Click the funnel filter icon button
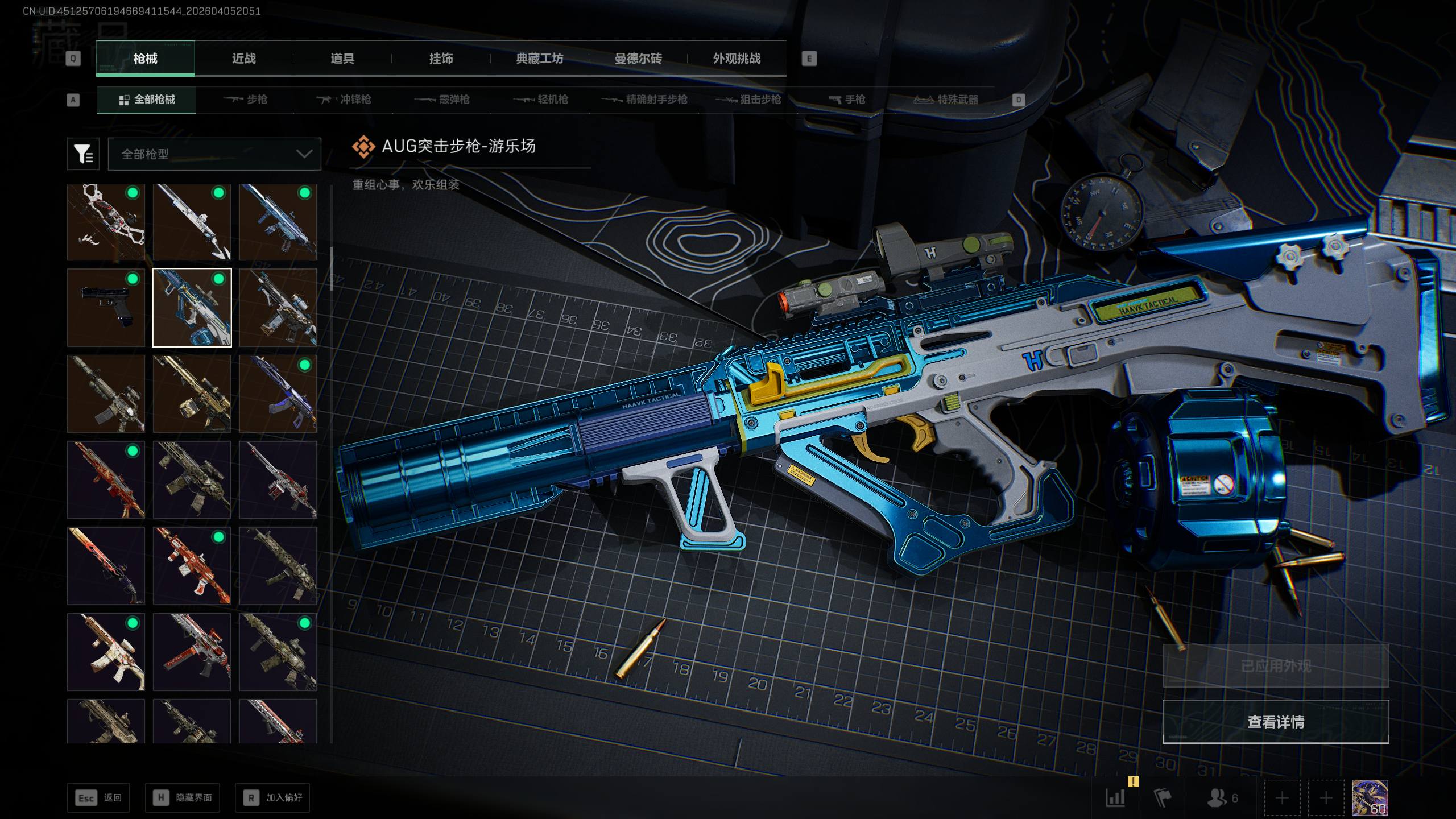Viewport: 1456px width, 819px height. coord(83,154)
